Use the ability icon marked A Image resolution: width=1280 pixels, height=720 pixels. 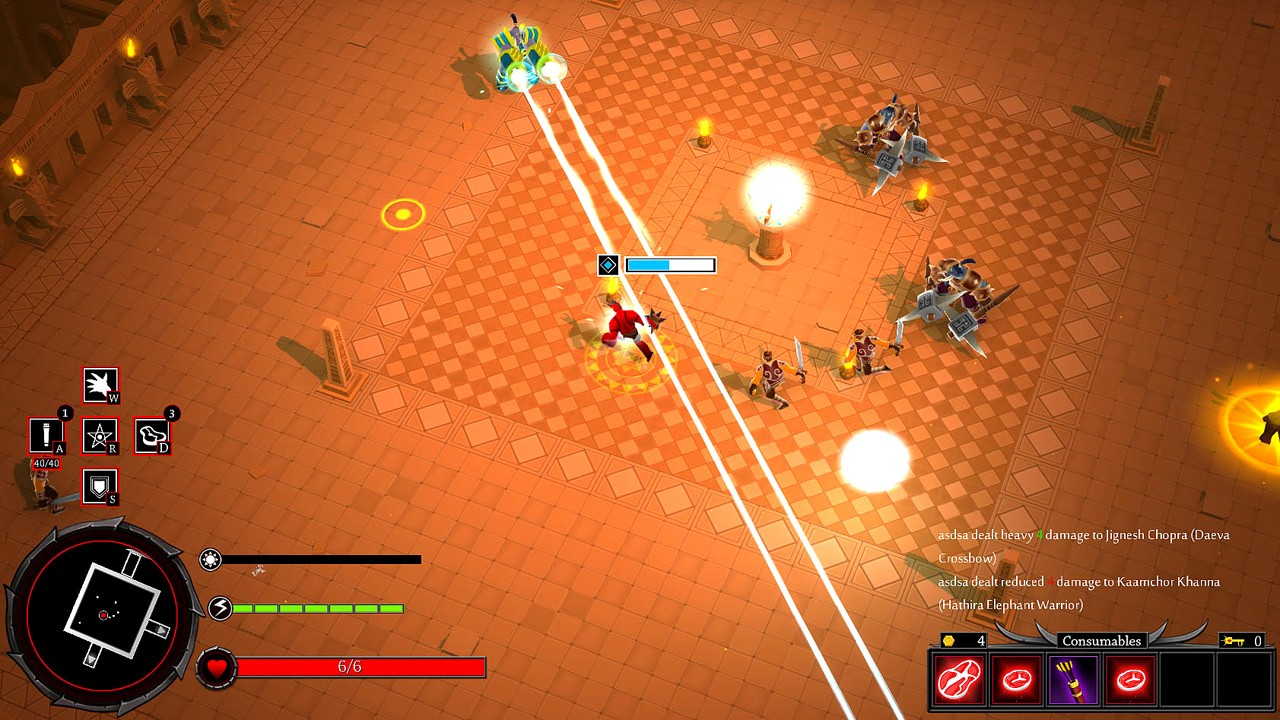46,436
